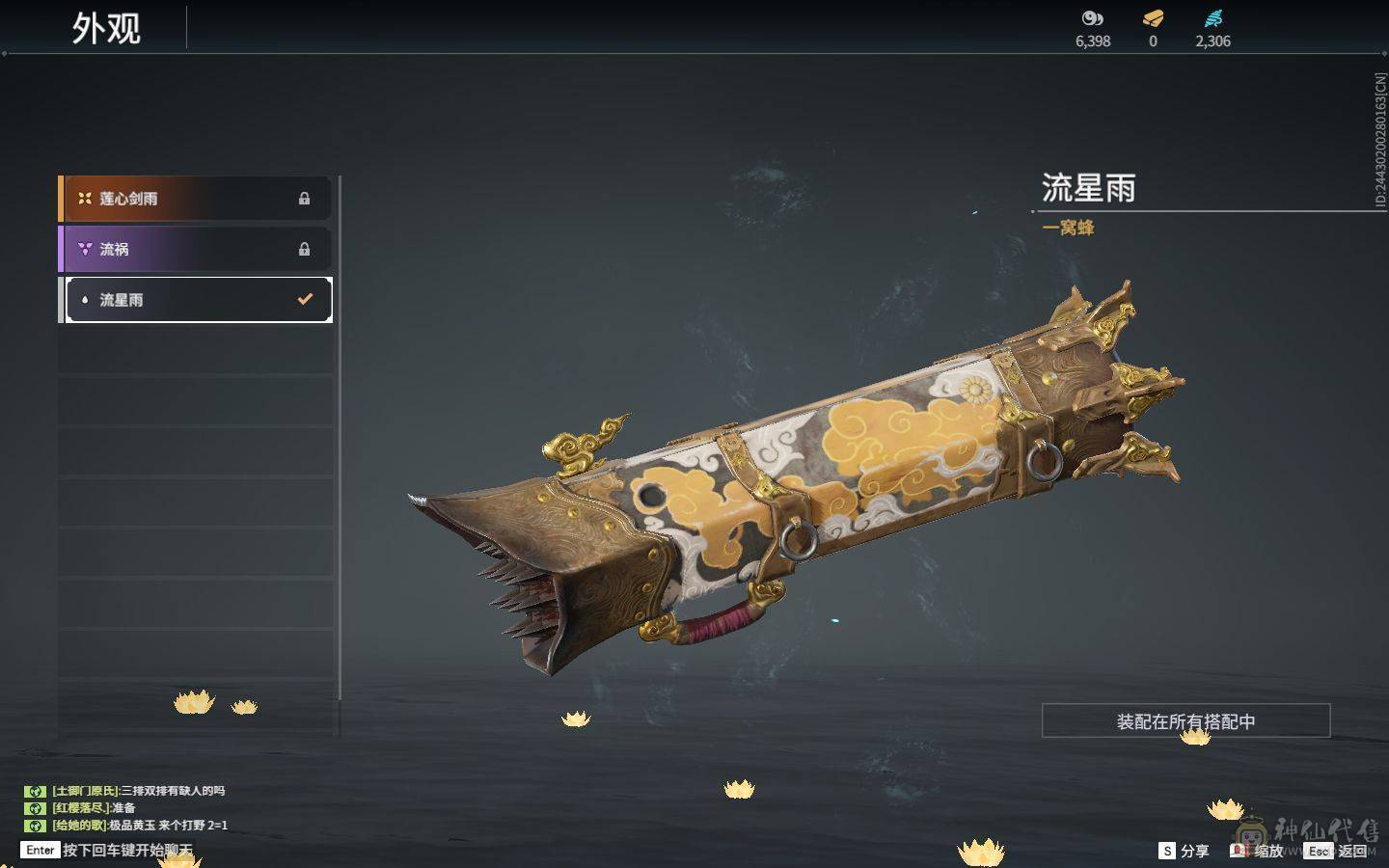
Task: Click the 分享 share button
Action: click(x=1185, y=851)
